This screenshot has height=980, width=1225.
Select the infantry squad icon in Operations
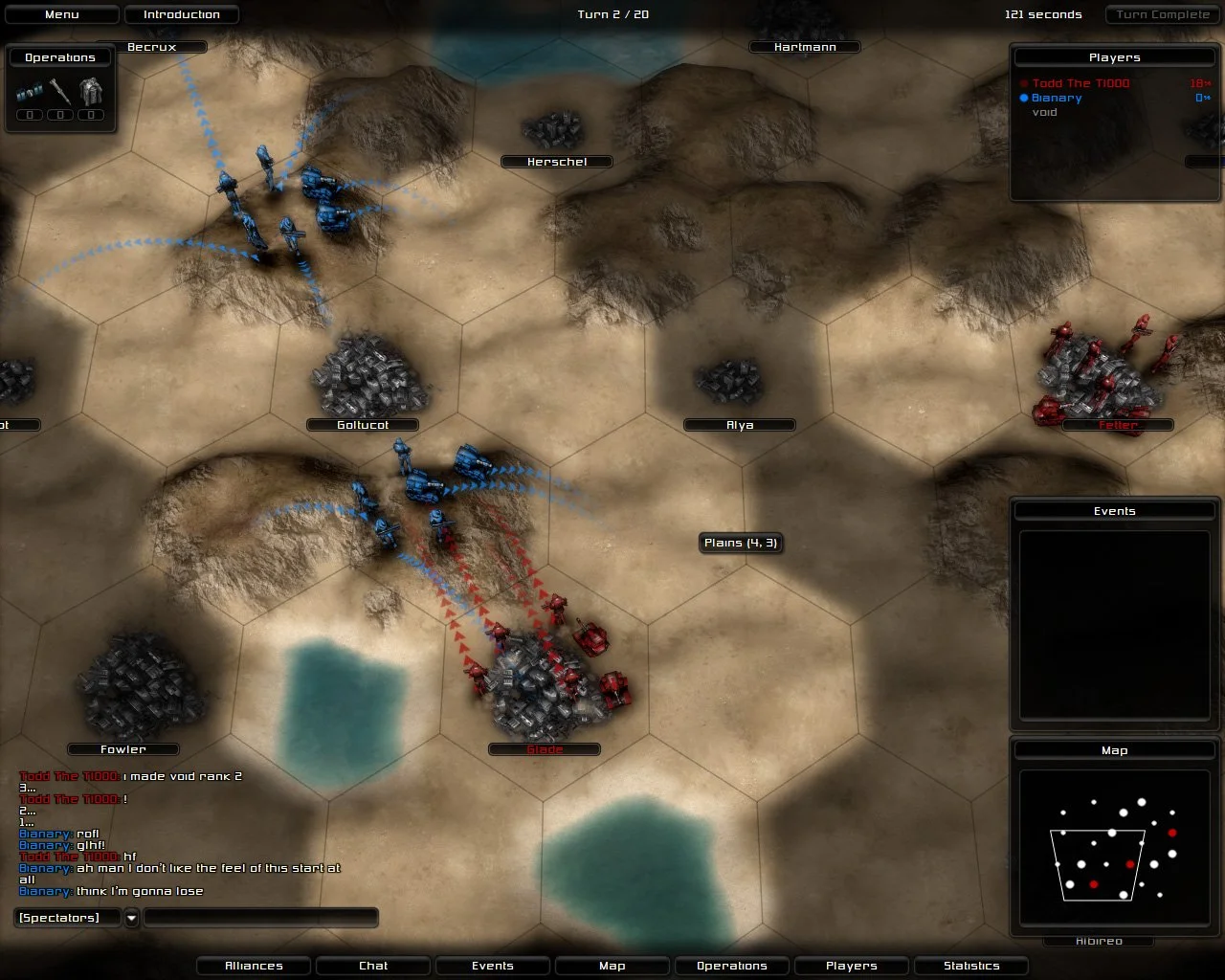[28, 91]
